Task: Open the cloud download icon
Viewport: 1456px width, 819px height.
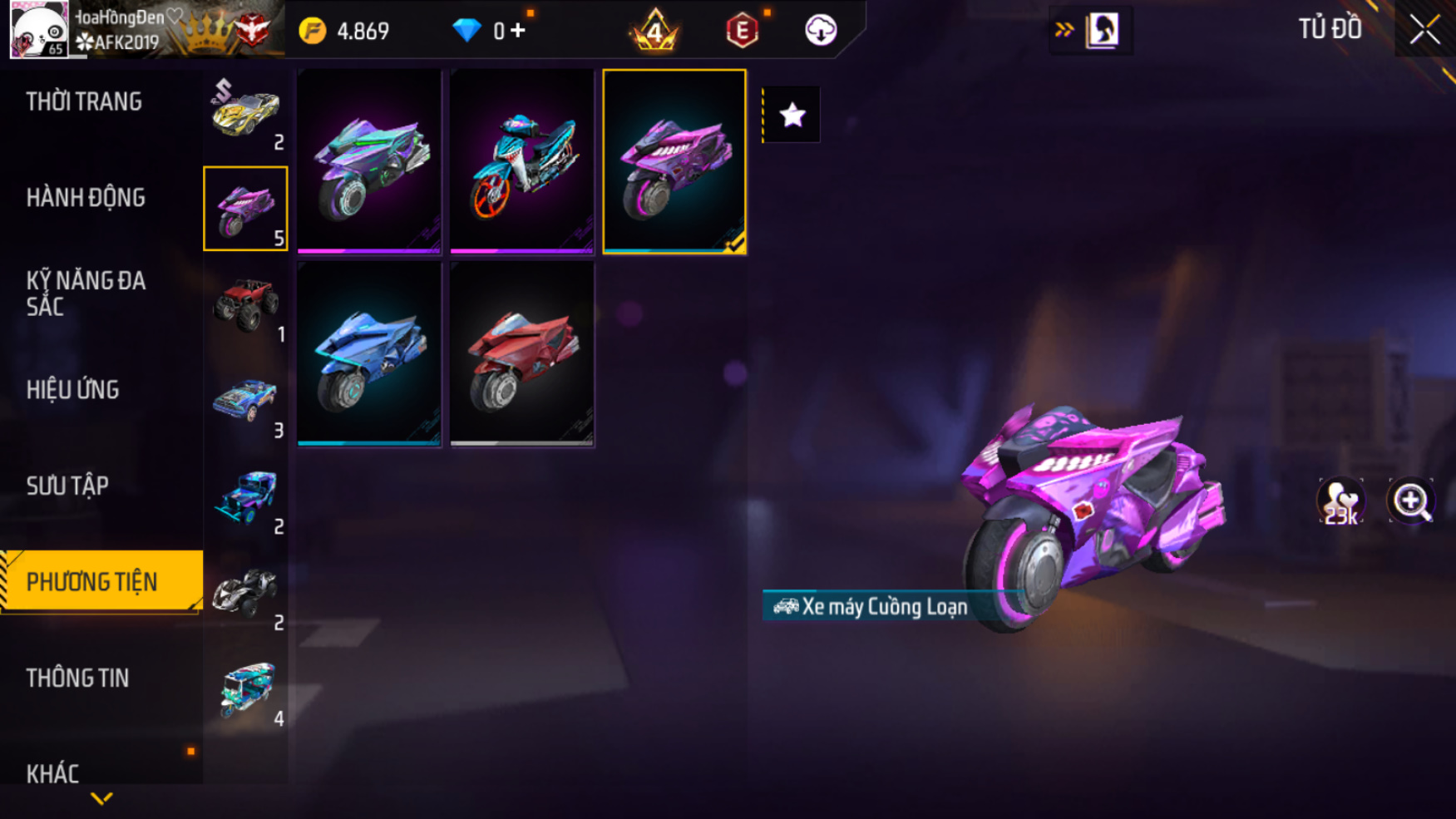Action: (x=820, y=31)
